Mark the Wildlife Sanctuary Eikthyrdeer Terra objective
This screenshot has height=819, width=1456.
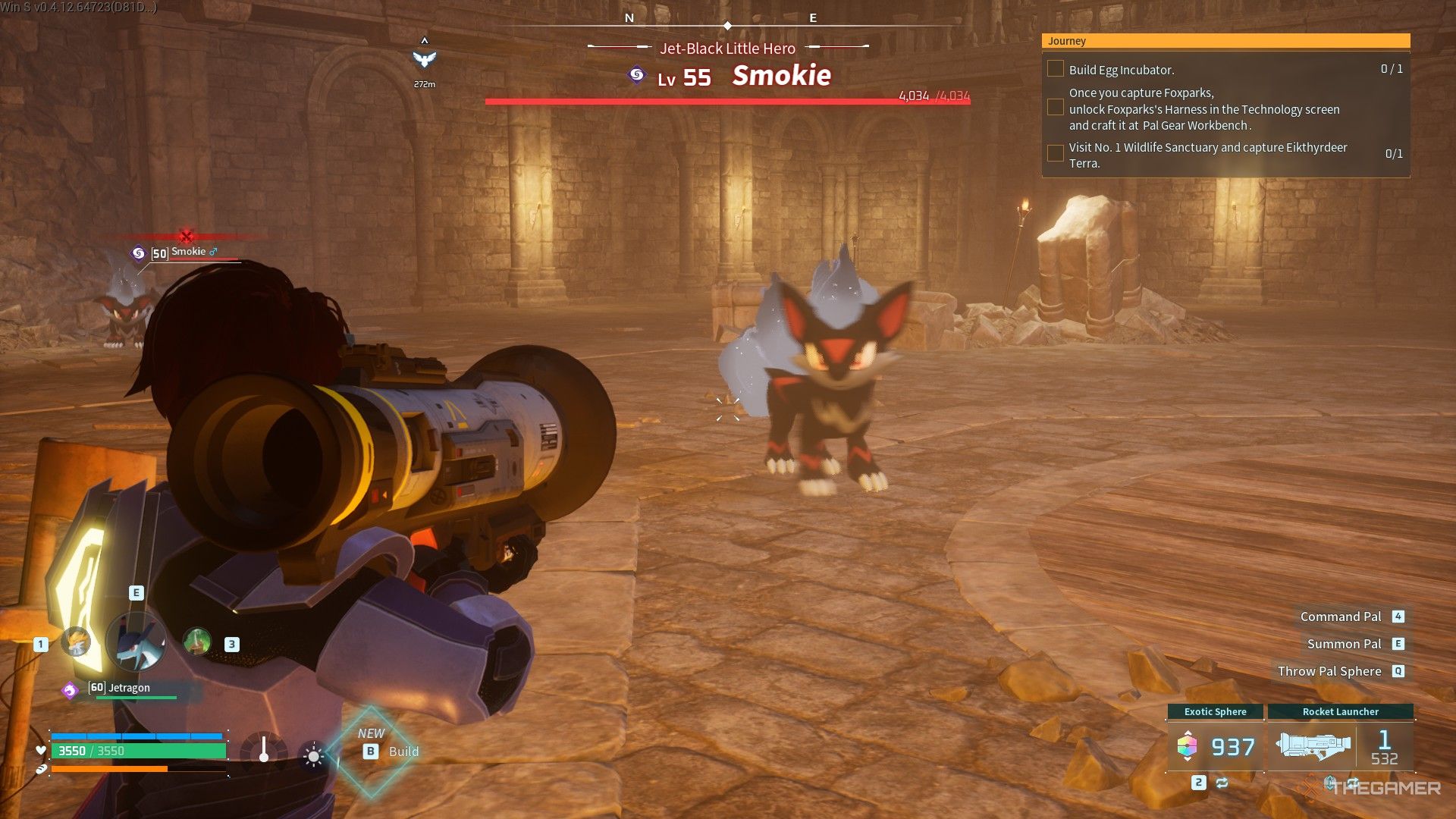(x=1055, y=153)
